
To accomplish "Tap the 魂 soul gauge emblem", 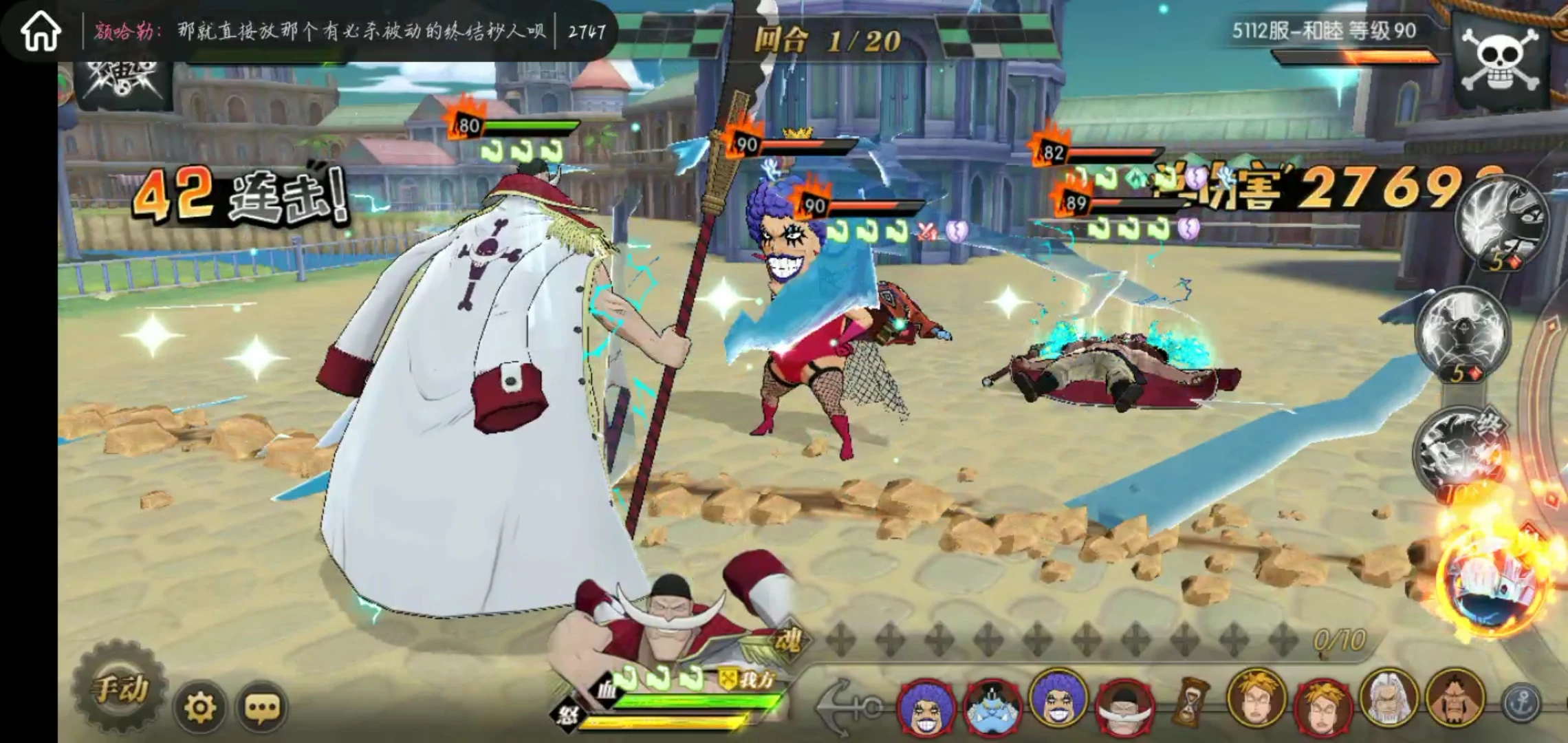I will pyautogui.click(x=787, y=642).
